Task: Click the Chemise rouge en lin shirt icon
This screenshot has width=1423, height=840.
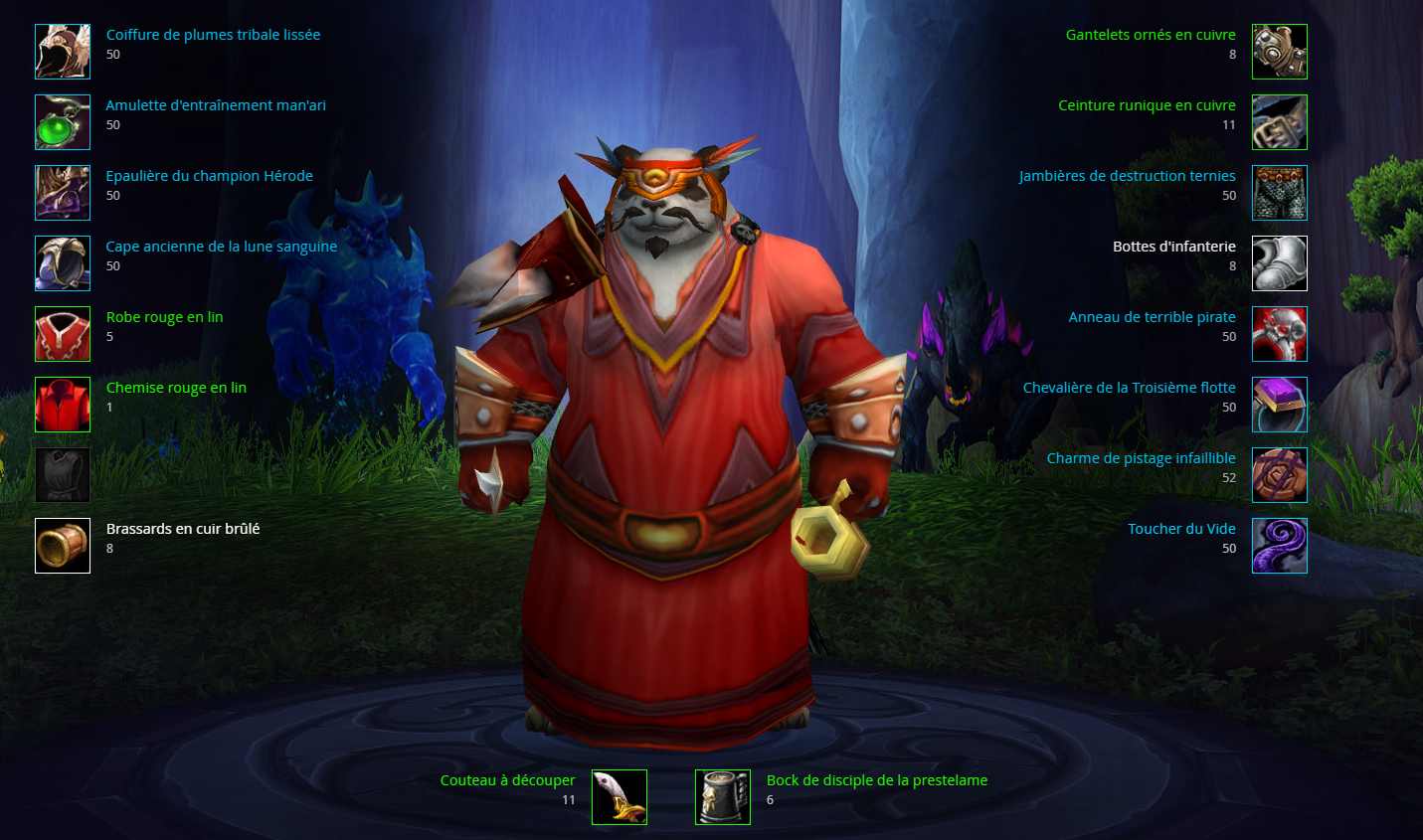Action: tap(63, 404)
